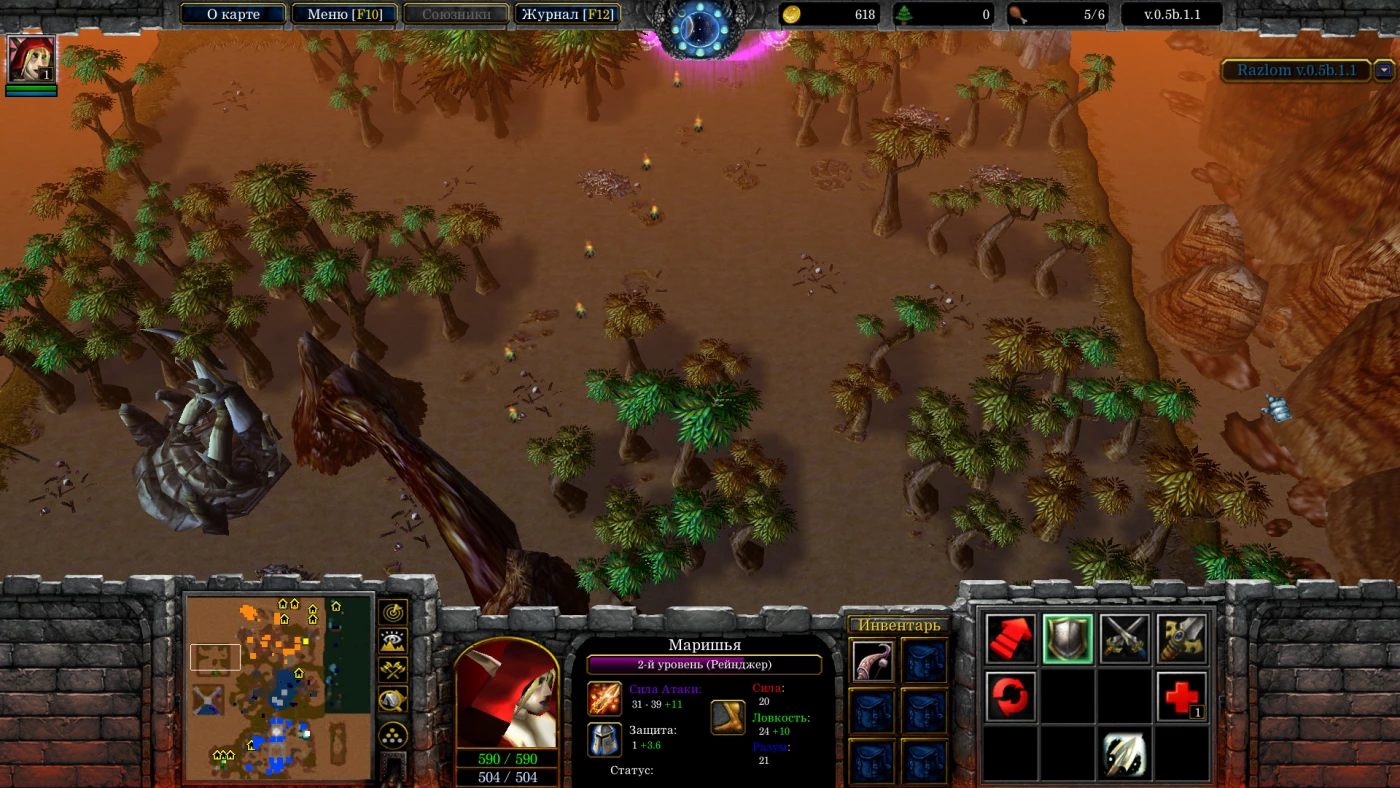Activate the red arrow move command
Viewport: 1400px width, 788px height.
coord(1010,639)
